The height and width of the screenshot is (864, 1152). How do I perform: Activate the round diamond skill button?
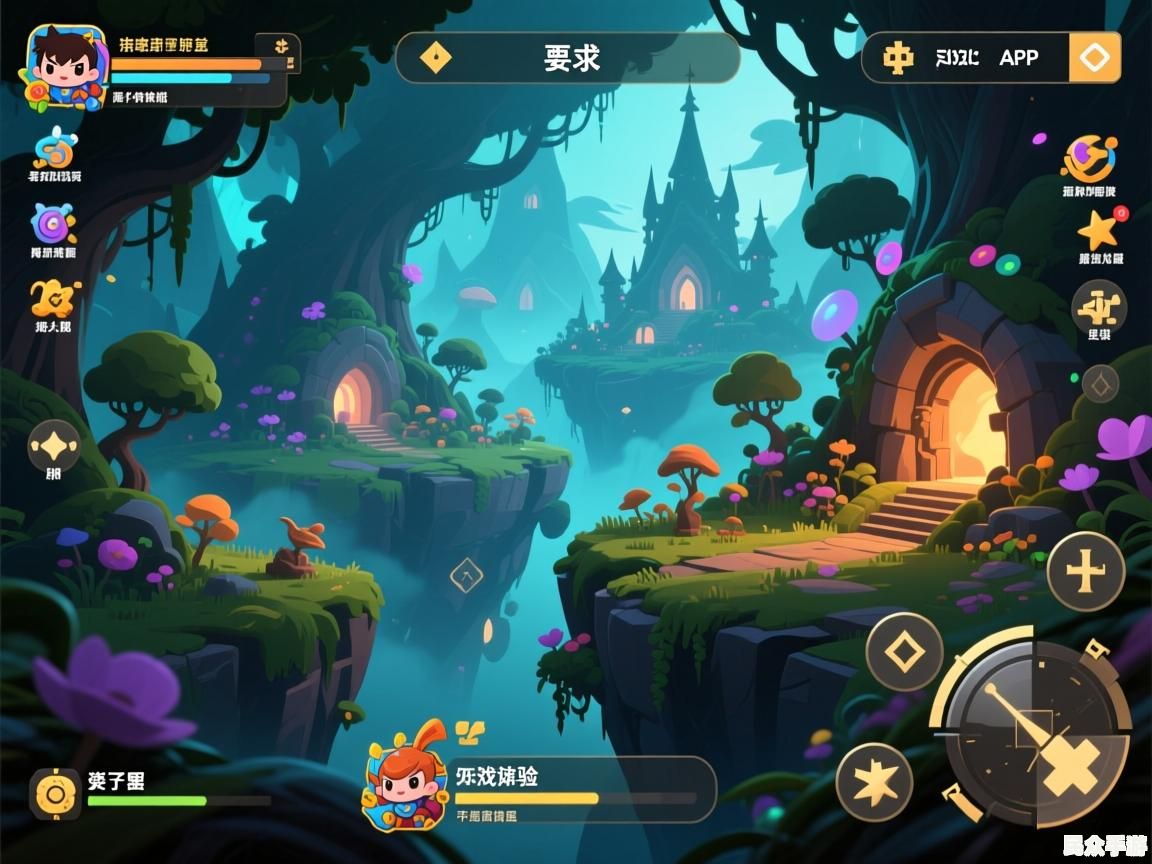tap(904, 651)
